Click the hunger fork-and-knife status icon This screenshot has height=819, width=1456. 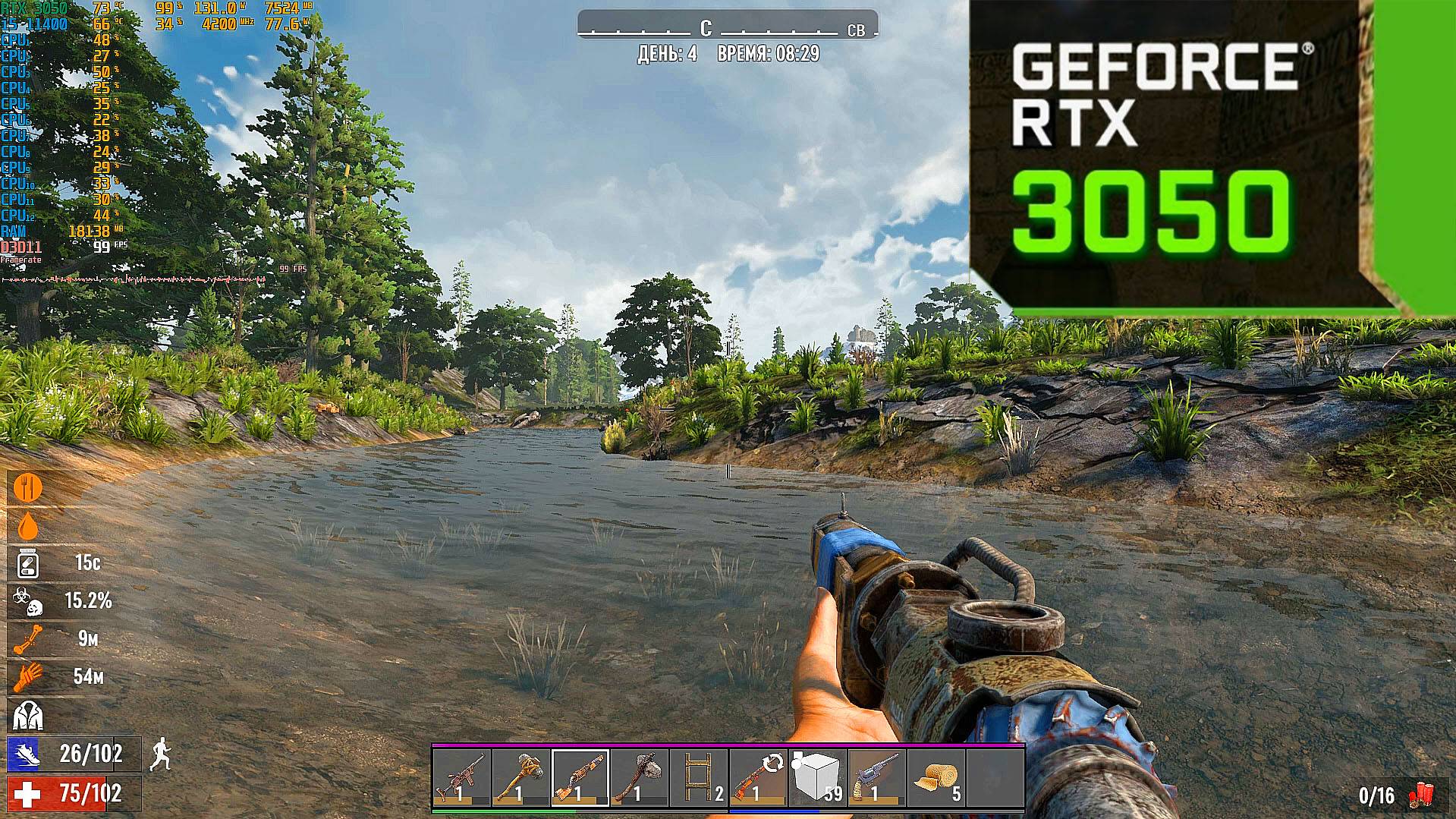pyautogui.click(x=28, y=487)
